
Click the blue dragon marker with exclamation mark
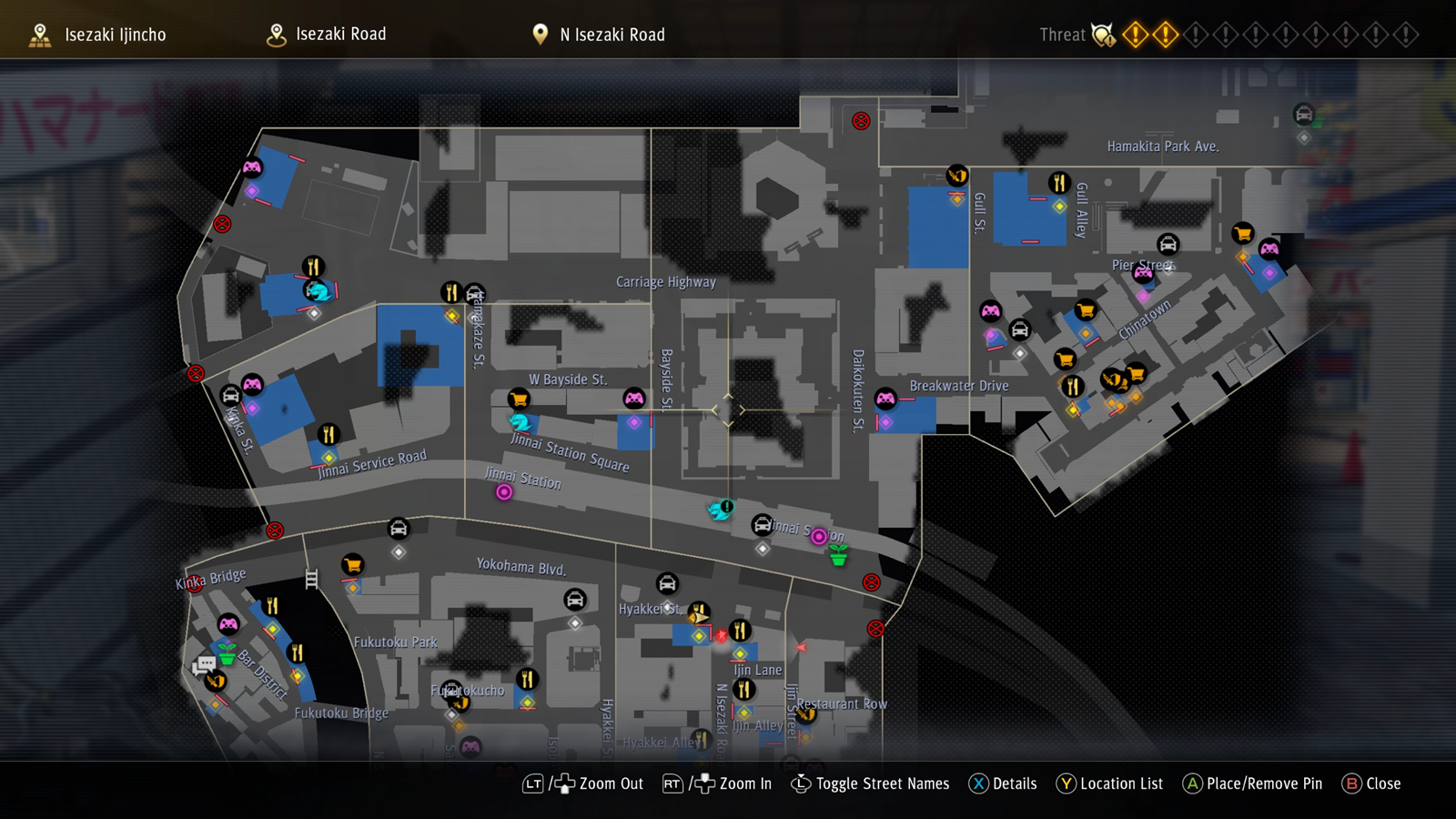pos(721,510)
